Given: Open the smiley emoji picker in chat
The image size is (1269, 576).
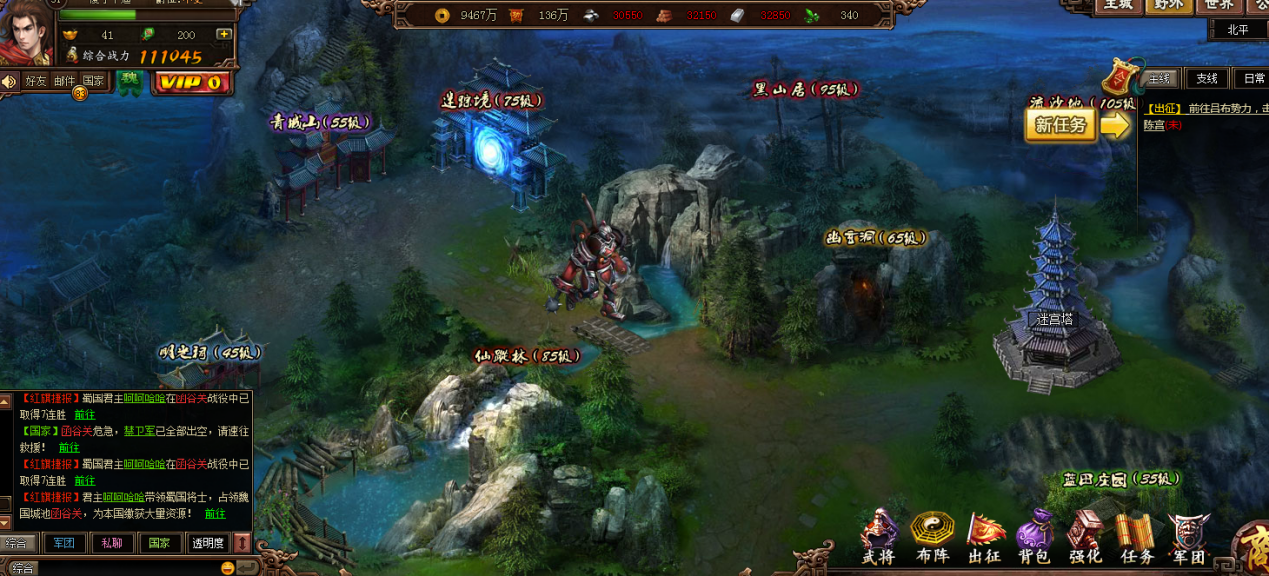Looking at the screenshot, I should (228, 568).
